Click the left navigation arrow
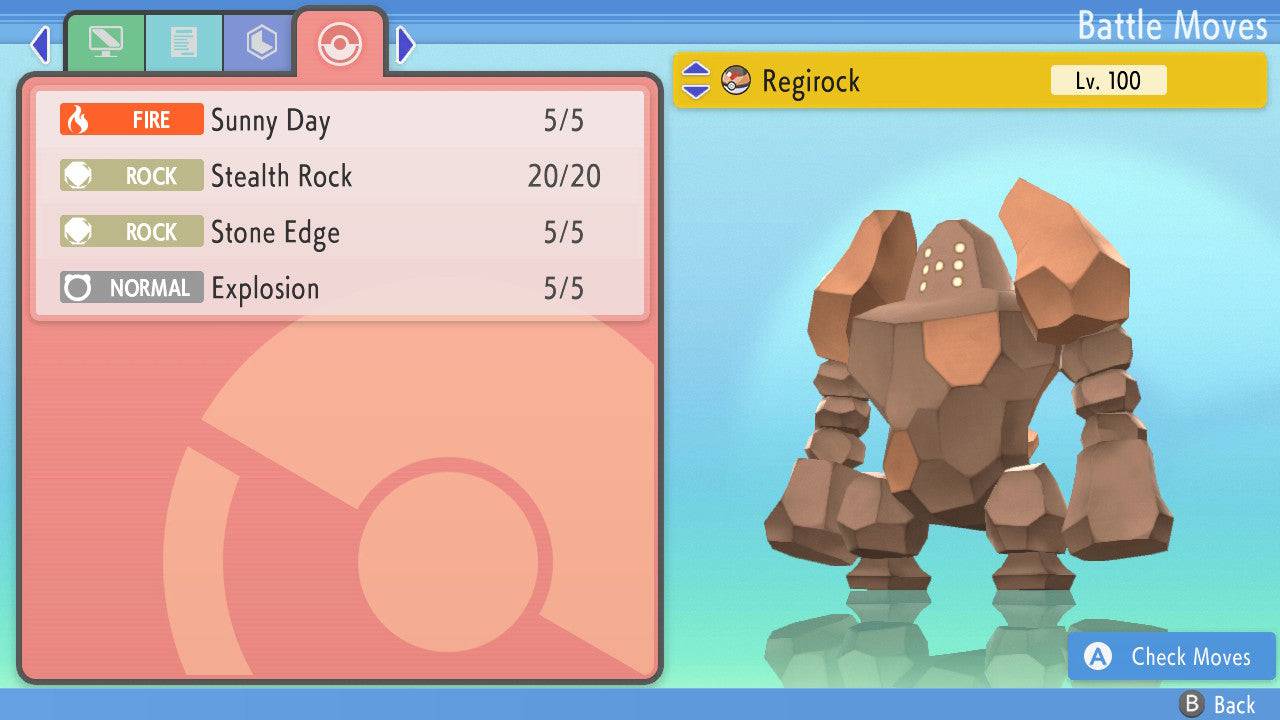1280x720 pixels. click(39, 44)
